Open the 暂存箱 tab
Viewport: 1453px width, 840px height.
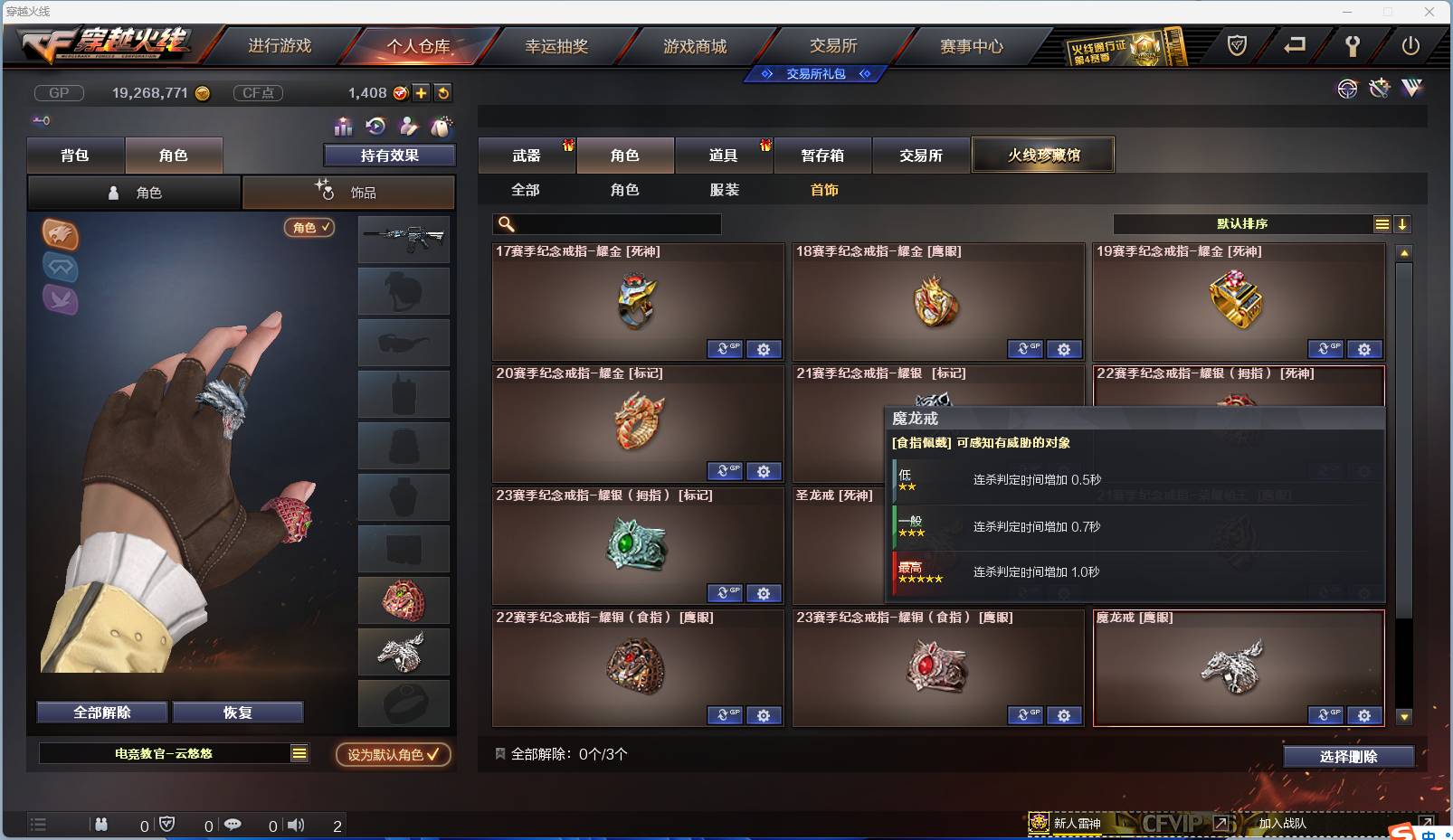pos(822,155)
